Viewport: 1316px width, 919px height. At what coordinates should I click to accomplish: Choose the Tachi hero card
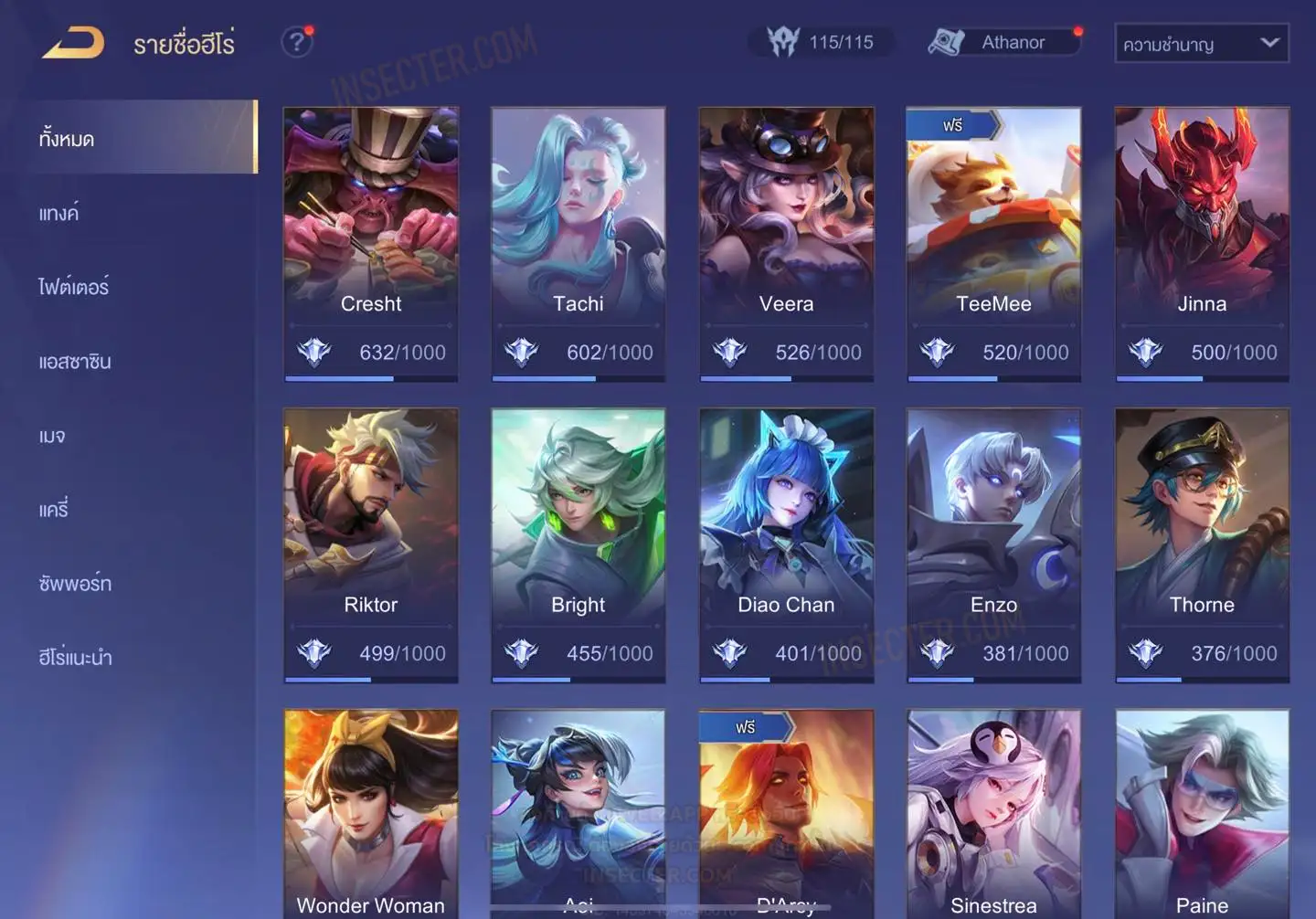578,243
